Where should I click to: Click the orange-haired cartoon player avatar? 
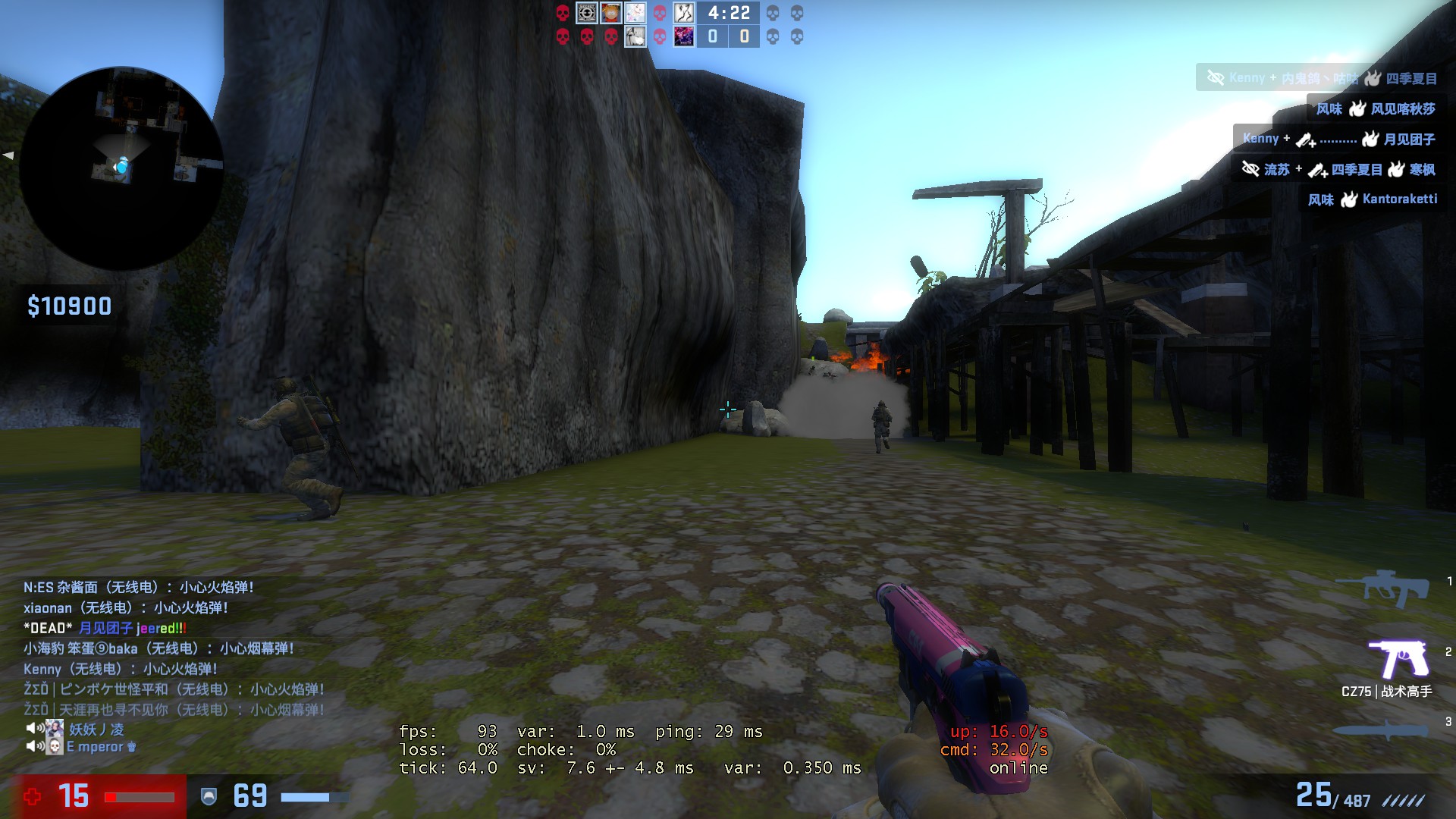611,13
